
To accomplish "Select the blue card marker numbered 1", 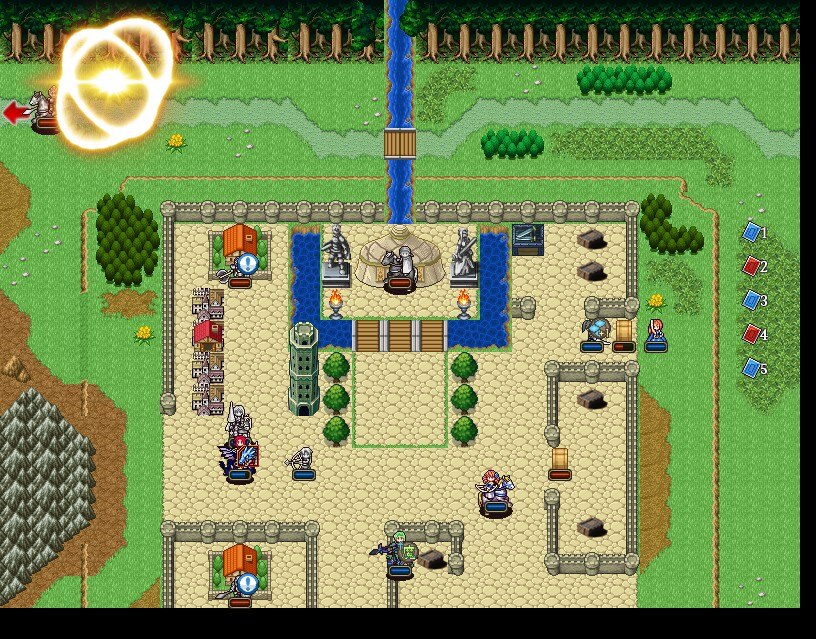I will (x=752, y=232).
